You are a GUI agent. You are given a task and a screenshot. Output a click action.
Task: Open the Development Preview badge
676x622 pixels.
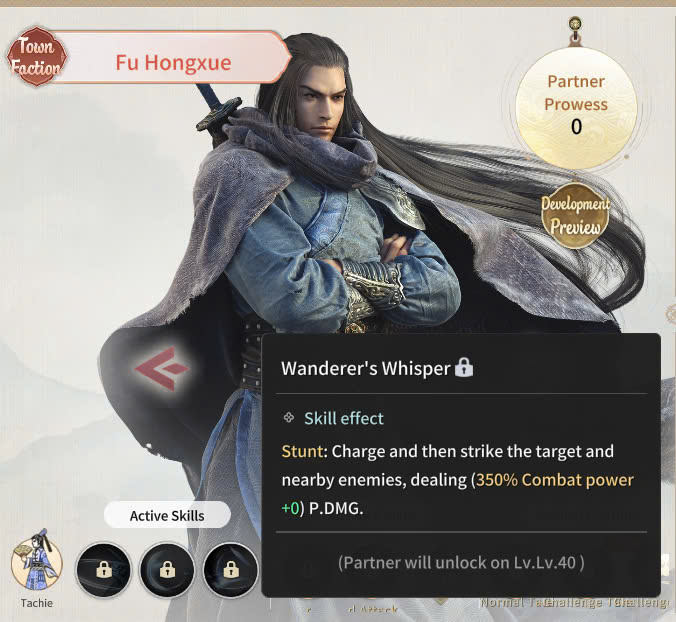[575, 215]
